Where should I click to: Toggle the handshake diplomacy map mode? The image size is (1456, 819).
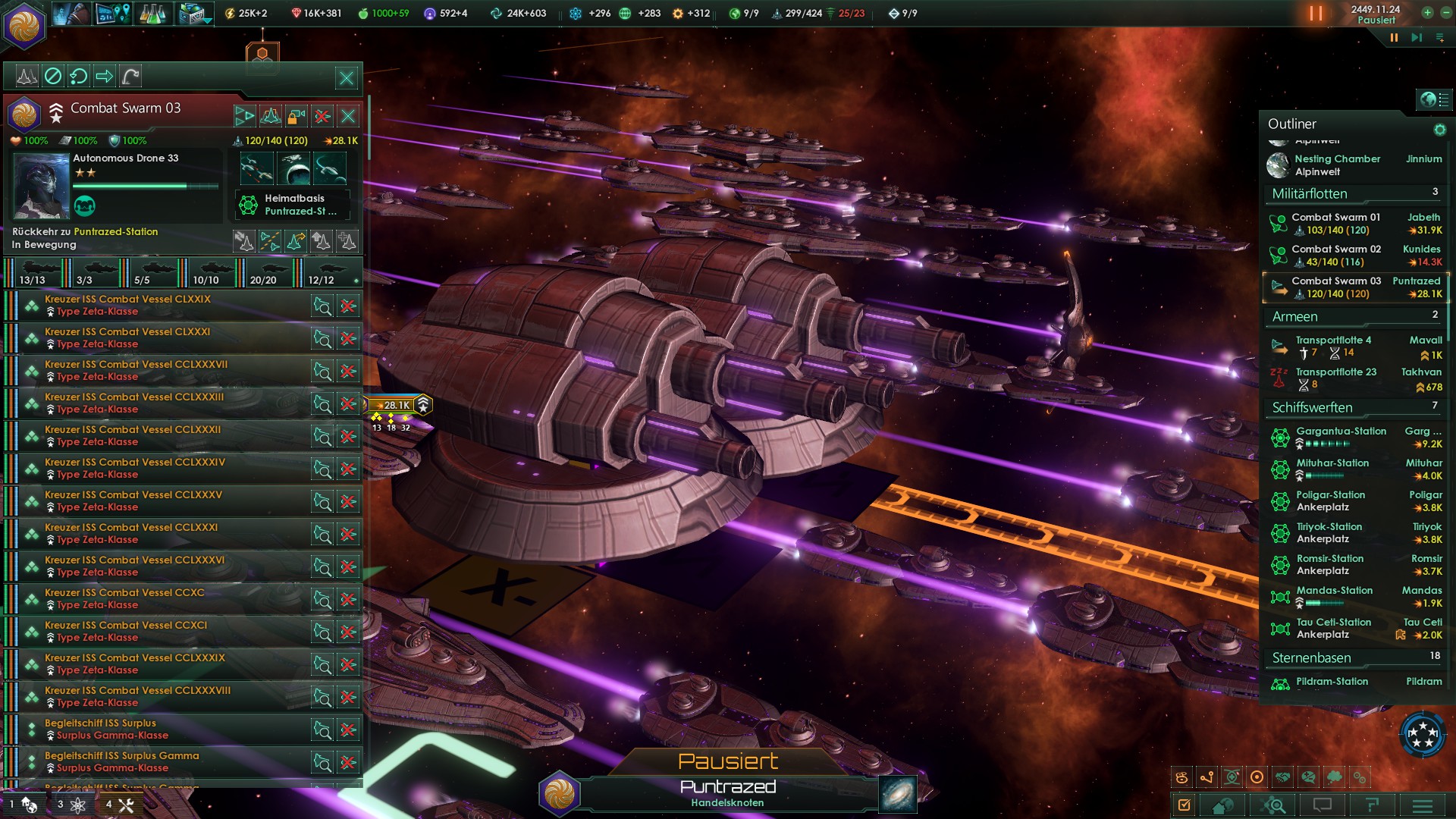[1282, 777]
